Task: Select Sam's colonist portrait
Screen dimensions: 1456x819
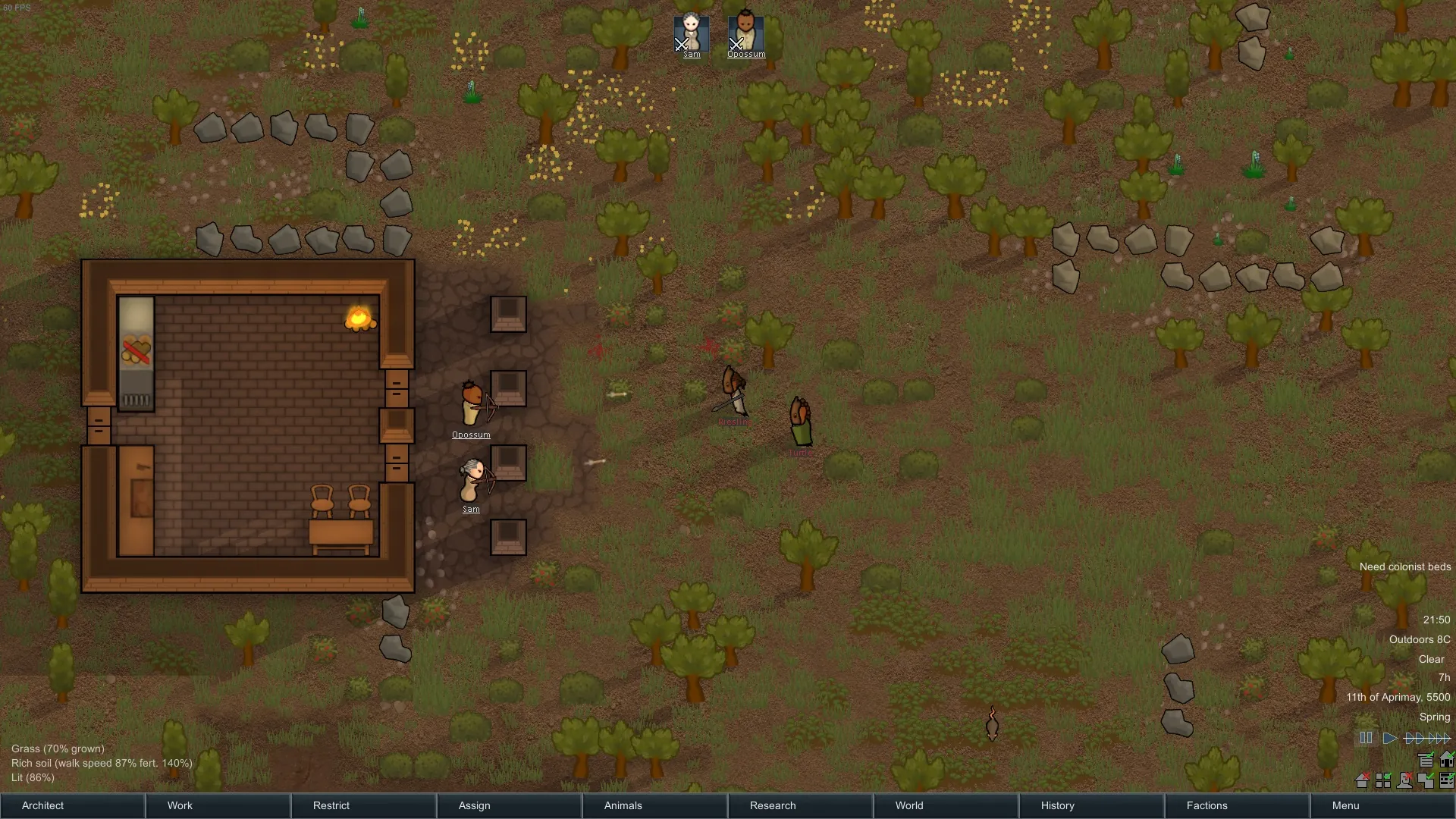Action: pos(692,35)
